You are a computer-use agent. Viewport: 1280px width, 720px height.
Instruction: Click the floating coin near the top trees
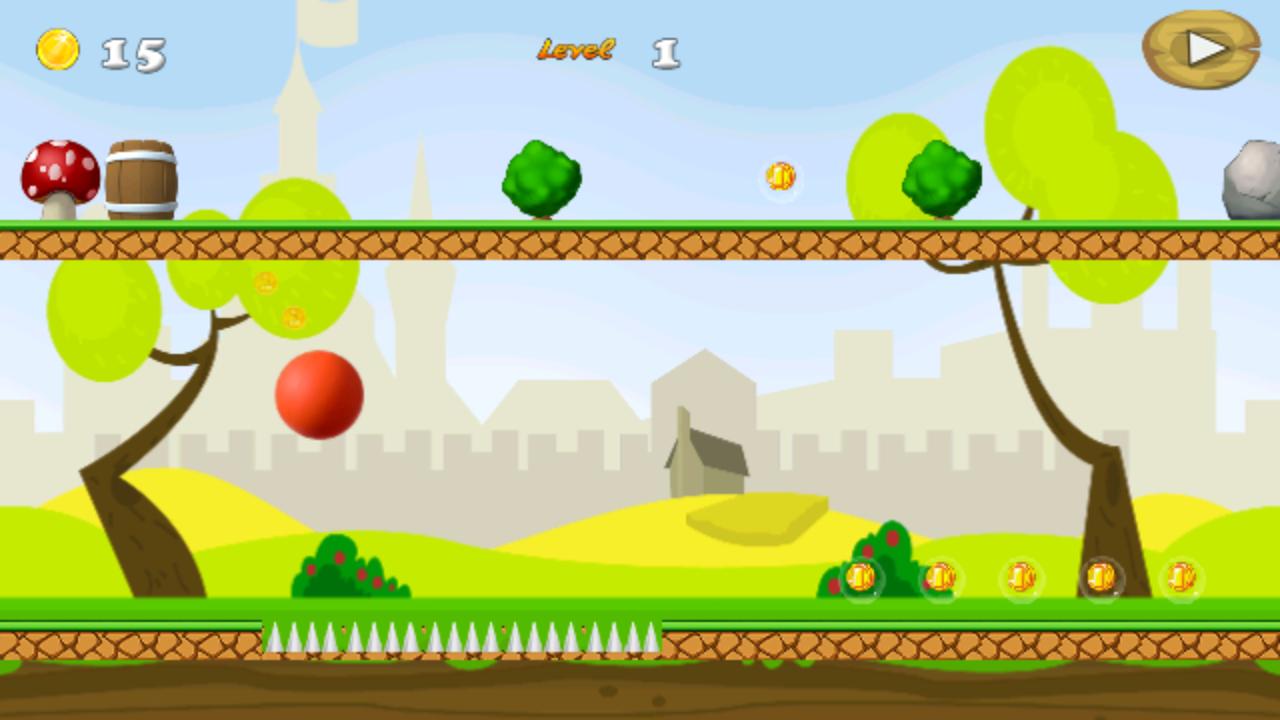(x=780, y=177)
